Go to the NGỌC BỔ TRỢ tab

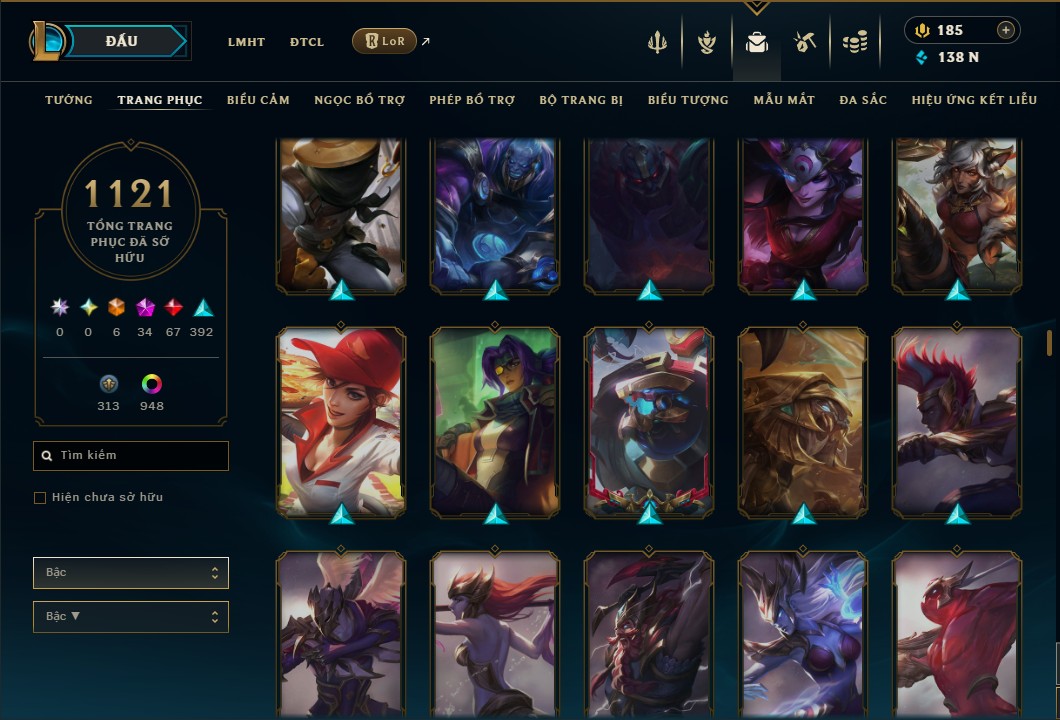point(359,100)
